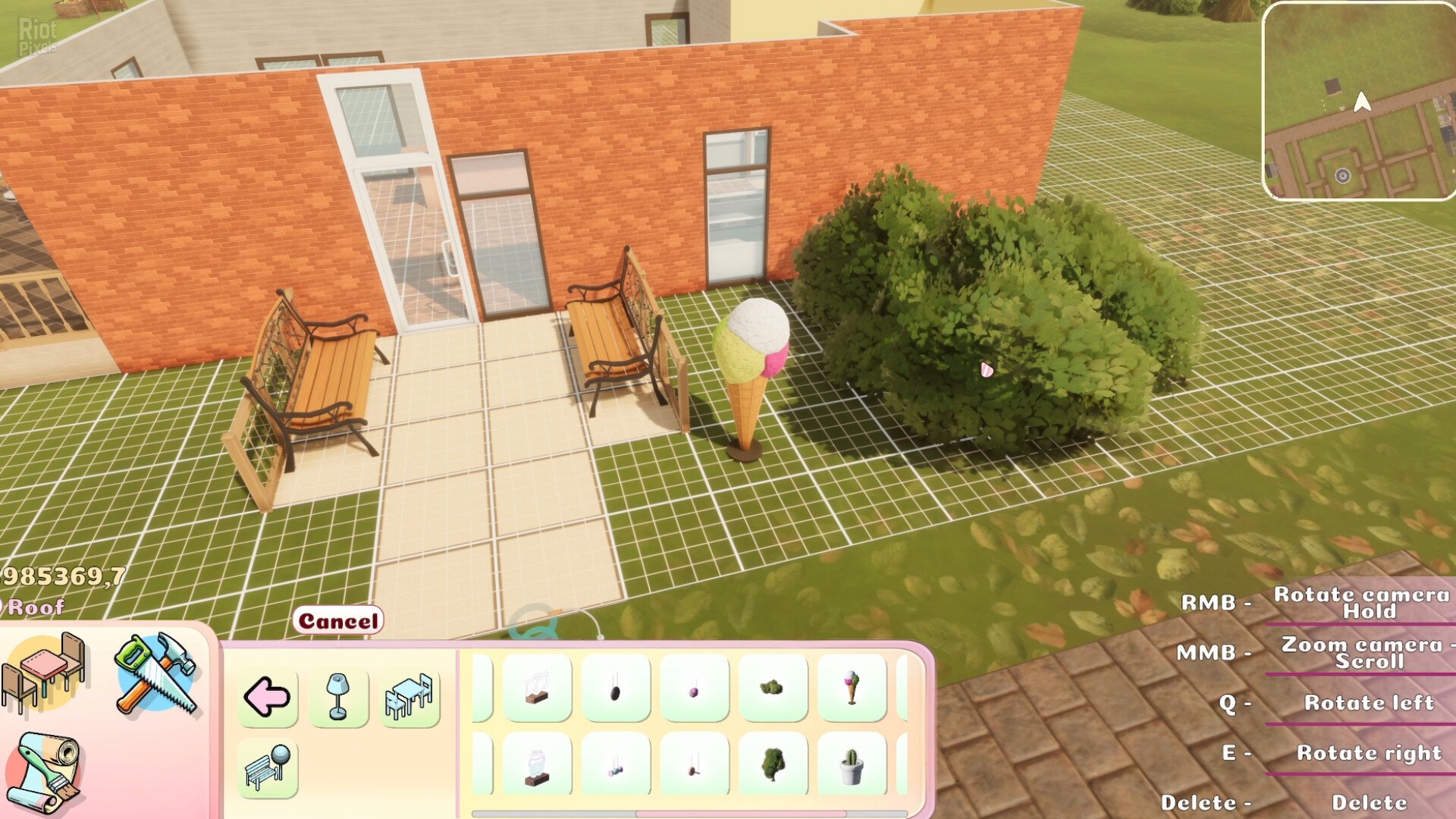Choose the lamp lighting category
The width and height of the screenshot is (1456, 819).
pyautogui.click(x=338, y=697)
